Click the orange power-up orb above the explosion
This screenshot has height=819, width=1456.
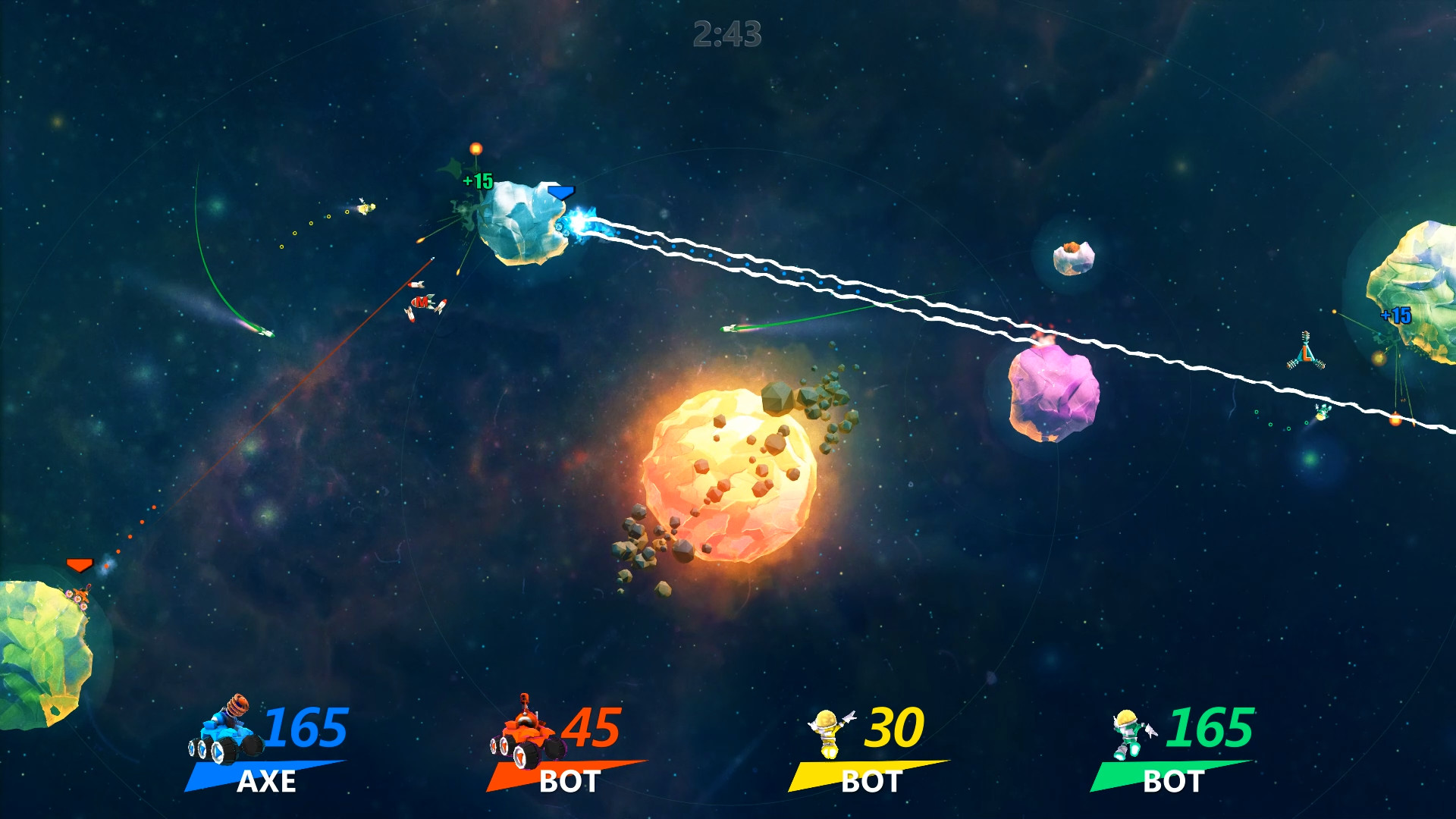point(476,149)
